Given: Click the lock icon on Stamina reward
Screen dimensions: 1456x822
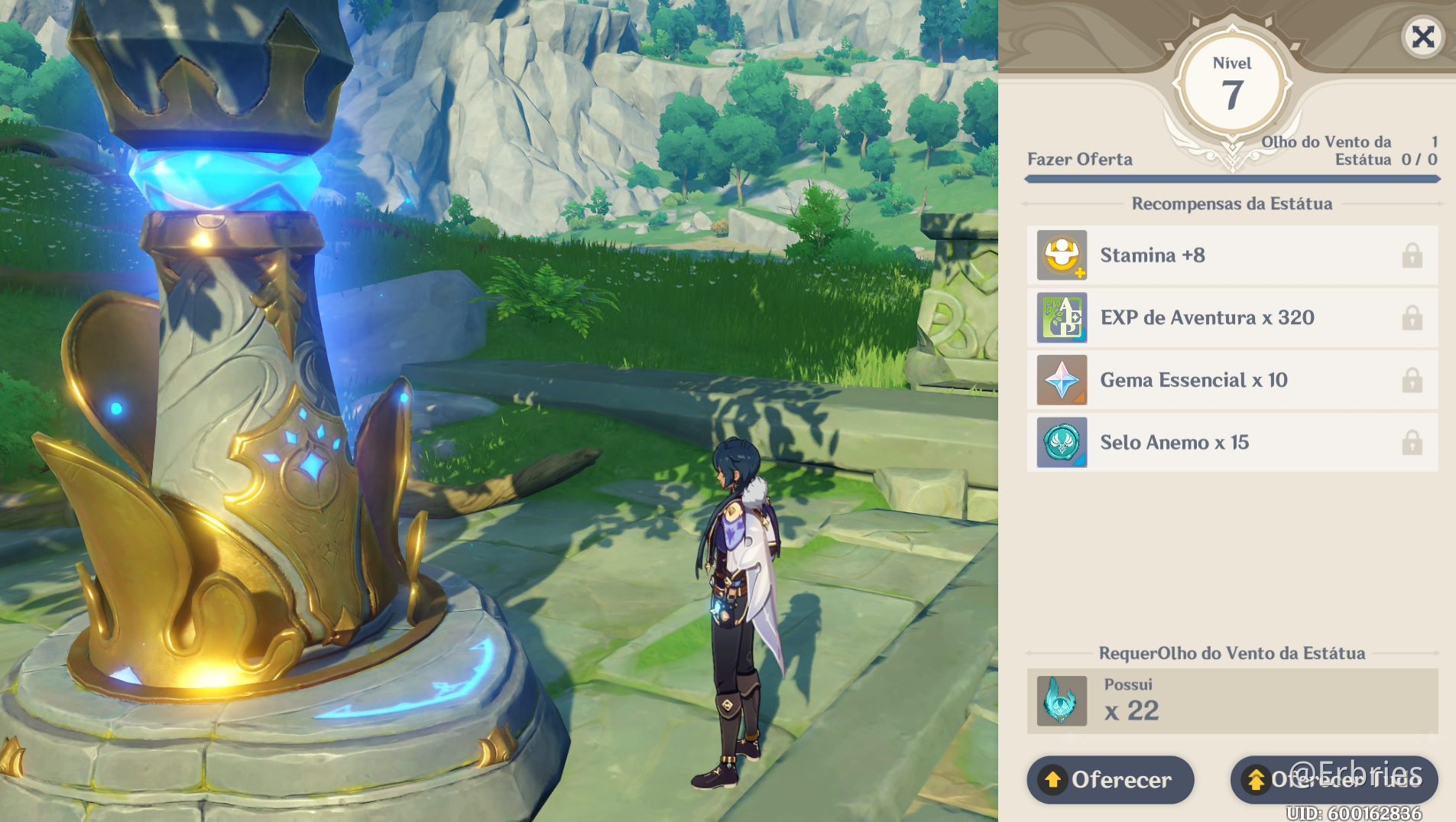Looking at the screenshot, I should tap(1414, 255).
